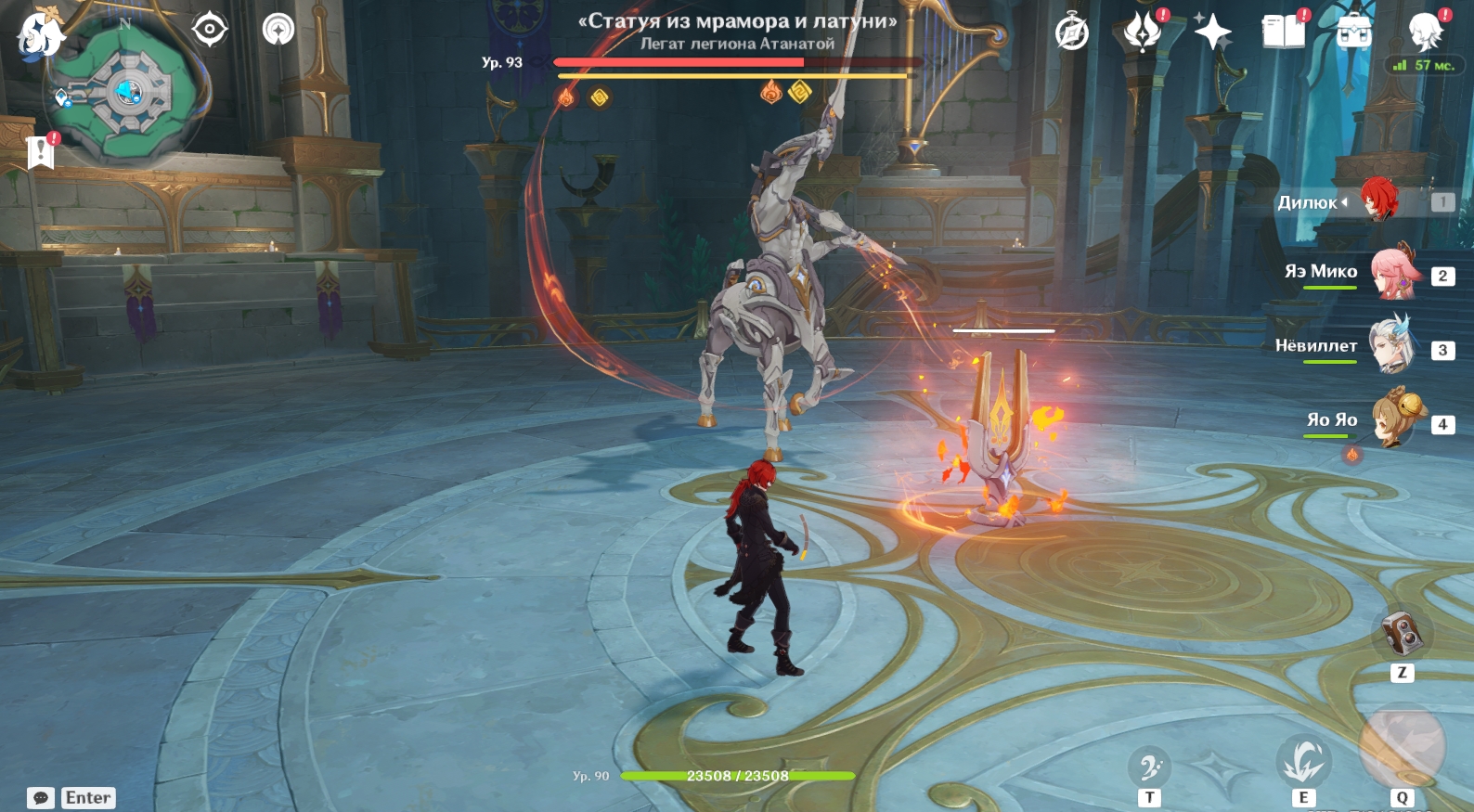Open the Paimon menu icon
Image resolution: width=1474 pixels, height=812 pixels.
40,35
